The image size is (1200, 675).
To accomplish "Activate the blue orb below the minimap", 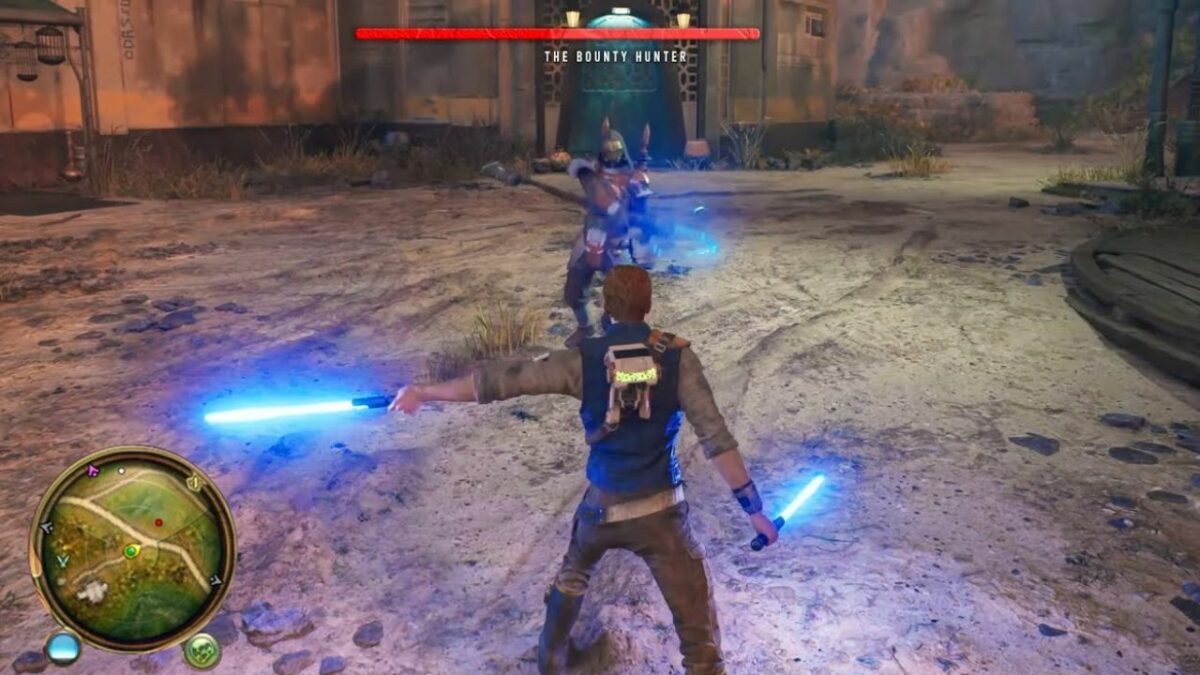I will [x=63, y=647].
